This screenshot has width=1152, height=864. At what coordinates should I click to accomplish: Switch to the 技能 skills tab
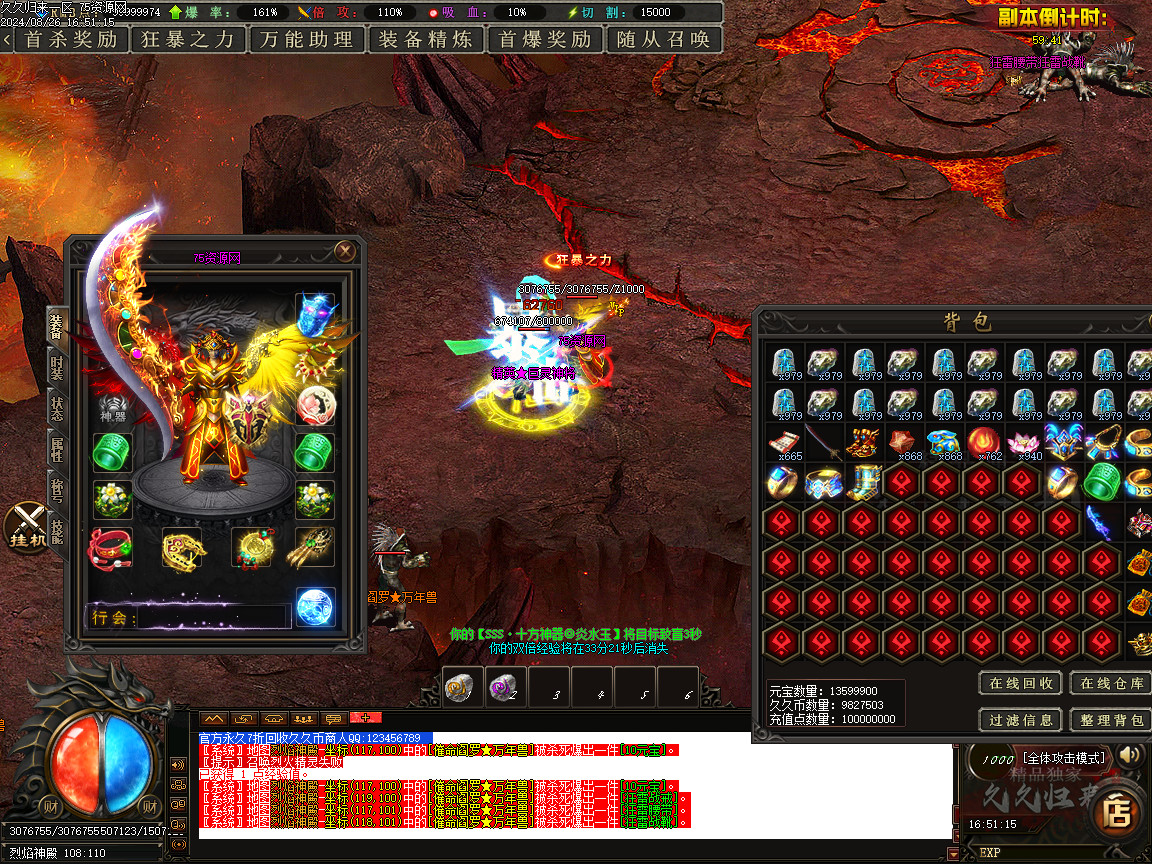click(57, 532)
